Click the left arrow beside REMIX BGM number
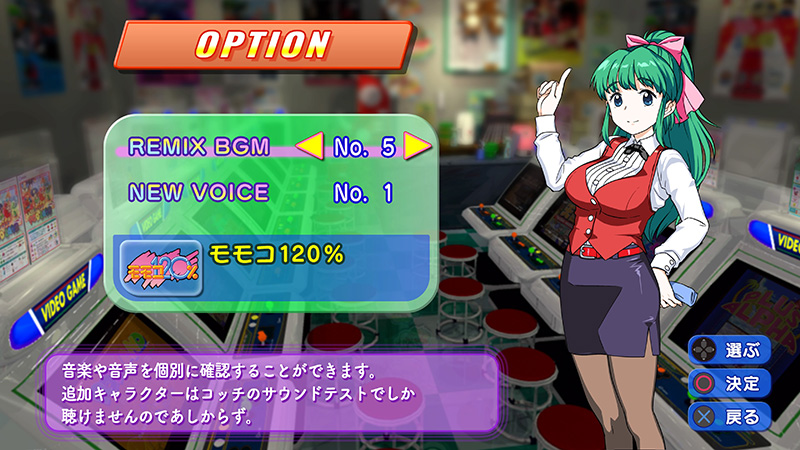This screenshot has width=800, height=450. 310,148
